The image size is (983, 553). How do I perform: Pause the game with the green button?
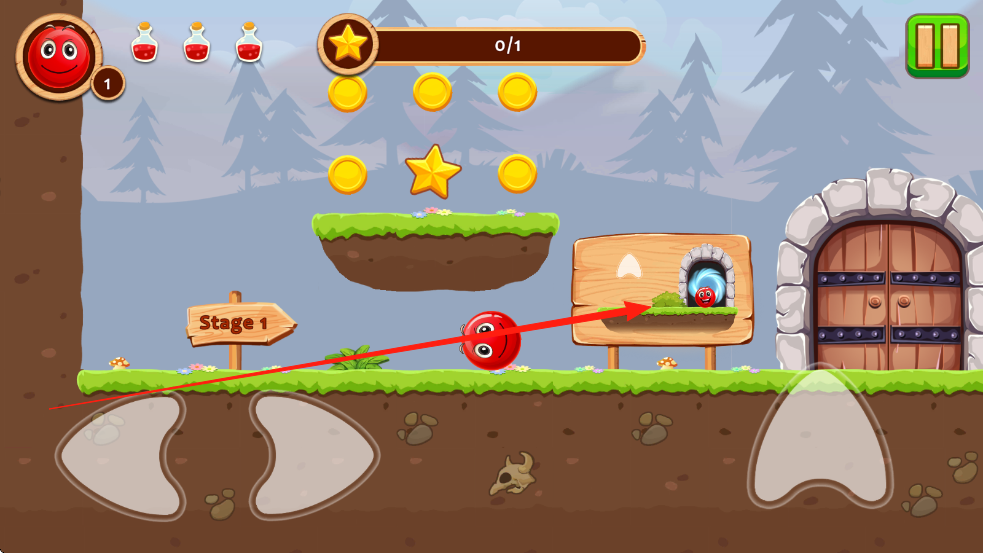pyautogui.click(x=937, y=45)
